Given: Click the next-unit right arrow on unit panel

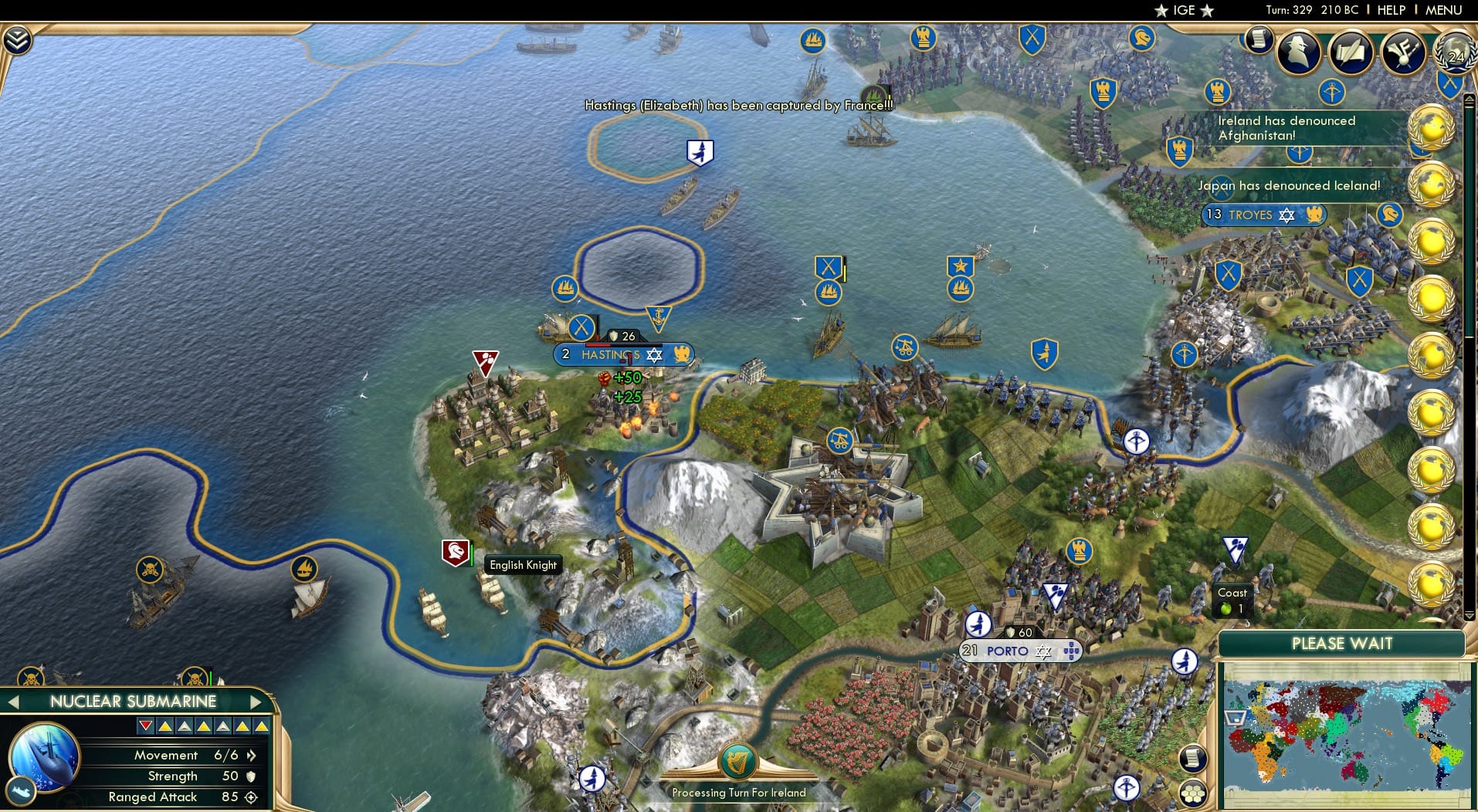Looking at the screenshot, I should coord(257,702).
